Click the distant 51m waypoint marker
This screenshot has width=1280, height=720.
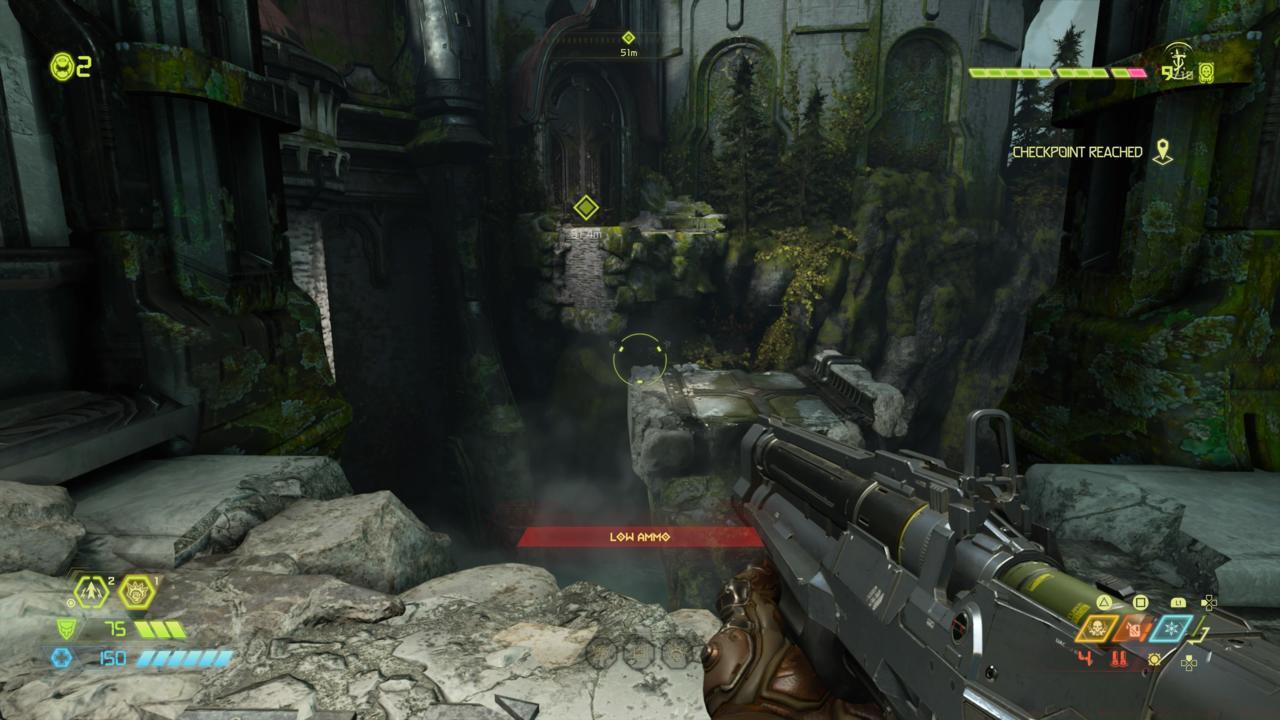(x=628, y=38)
